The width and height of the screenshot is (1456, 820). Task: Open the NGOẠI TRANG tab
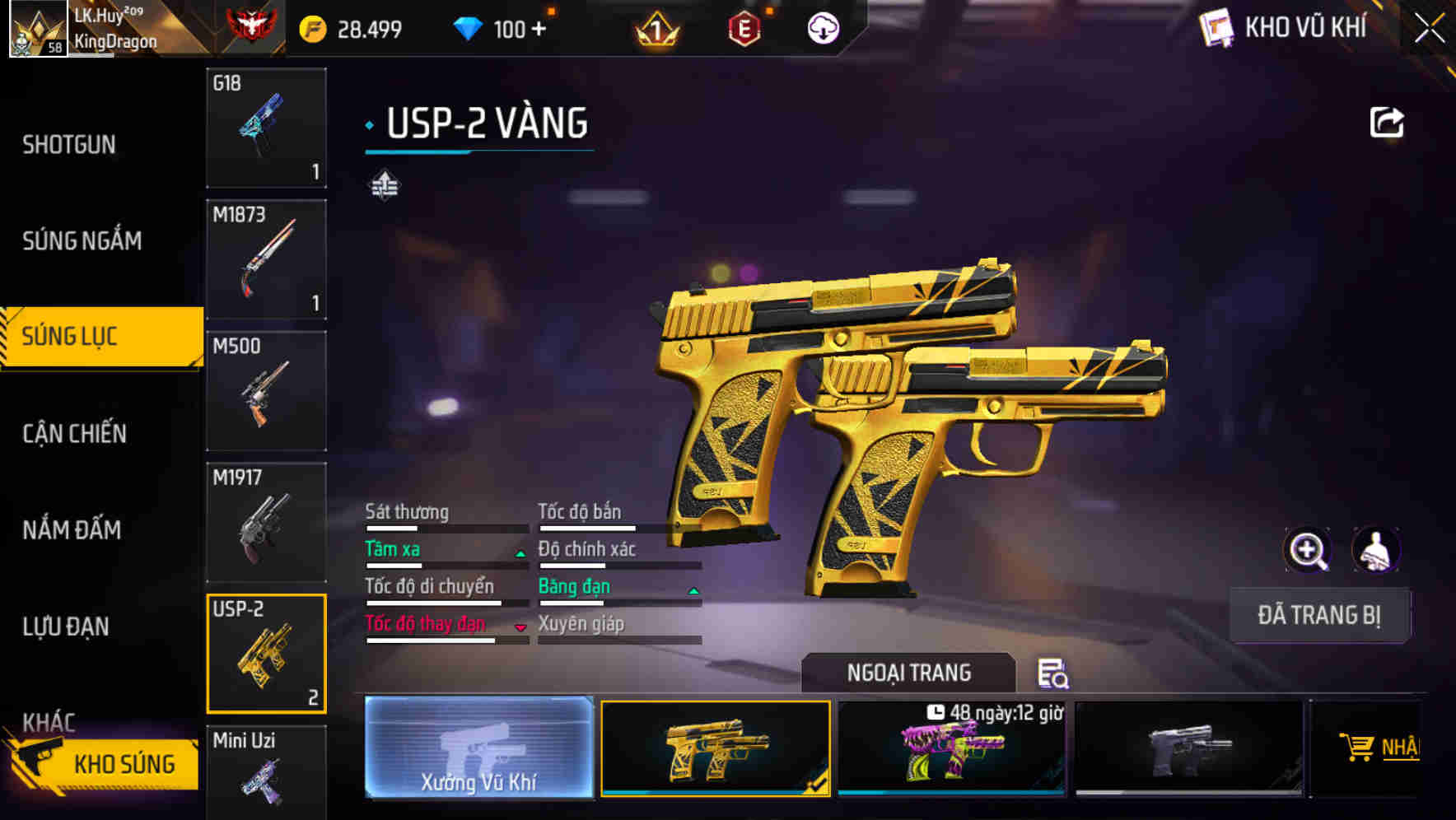click(x=908, y=673)
